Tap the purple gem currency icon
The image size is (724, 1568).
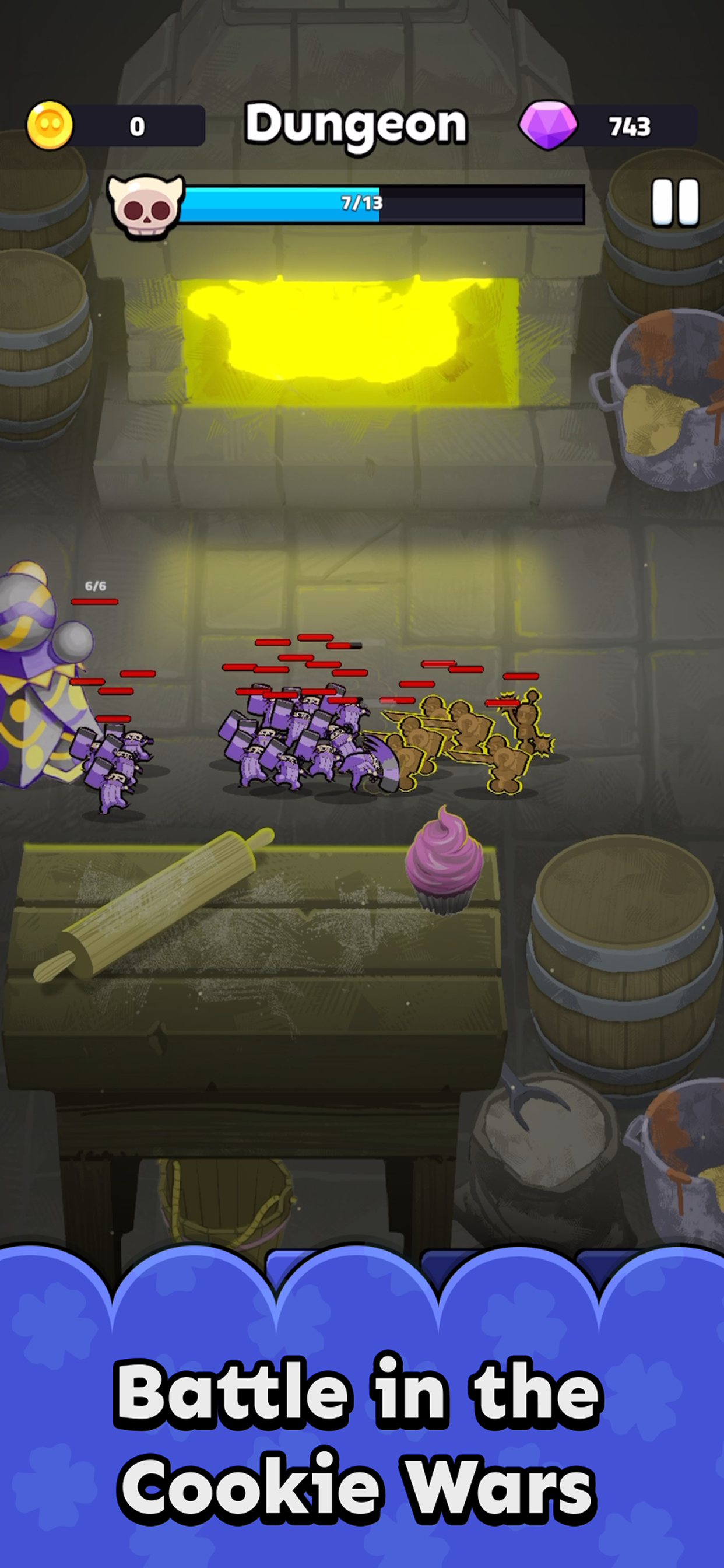point(548,125)
